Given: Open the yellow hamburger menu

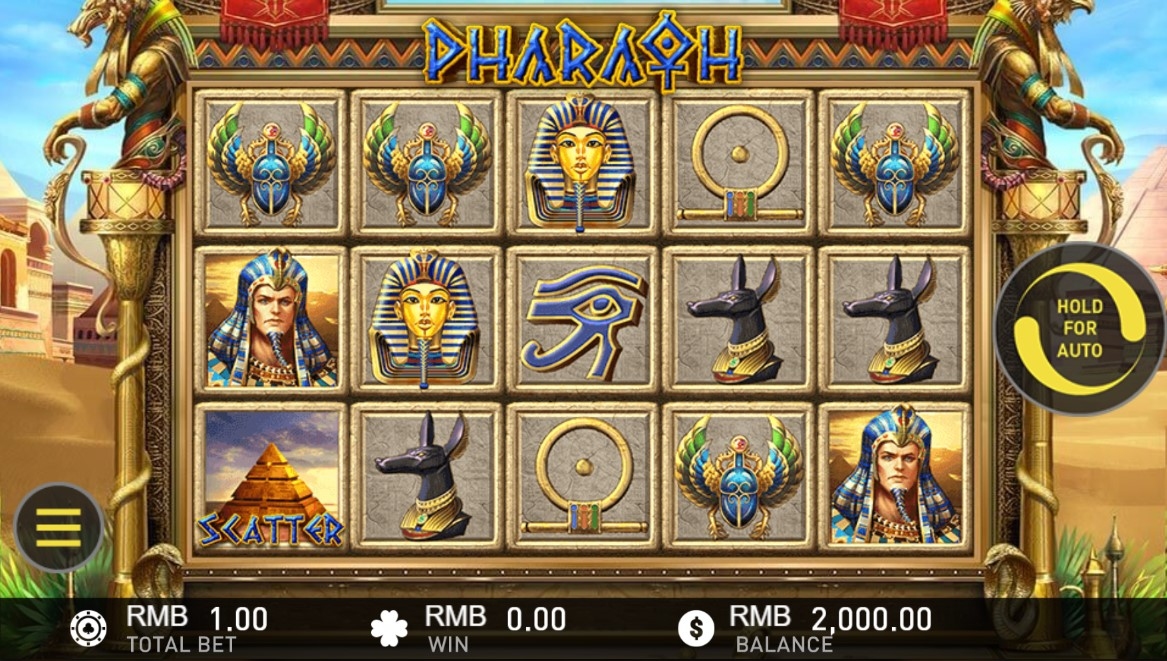Looking at the screenshot, I should point(59,527).
